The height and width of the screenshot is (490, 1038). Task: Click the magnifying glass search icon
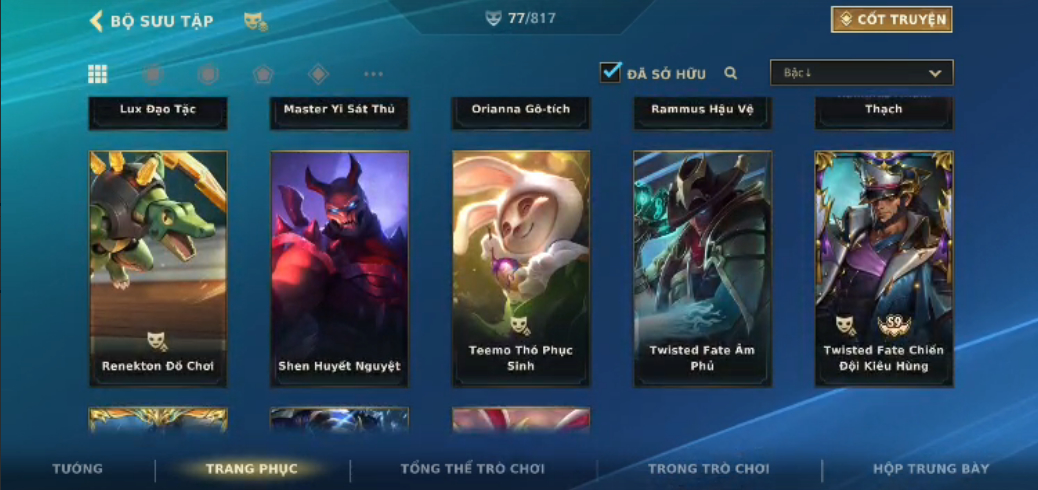[x=731, y=73]
